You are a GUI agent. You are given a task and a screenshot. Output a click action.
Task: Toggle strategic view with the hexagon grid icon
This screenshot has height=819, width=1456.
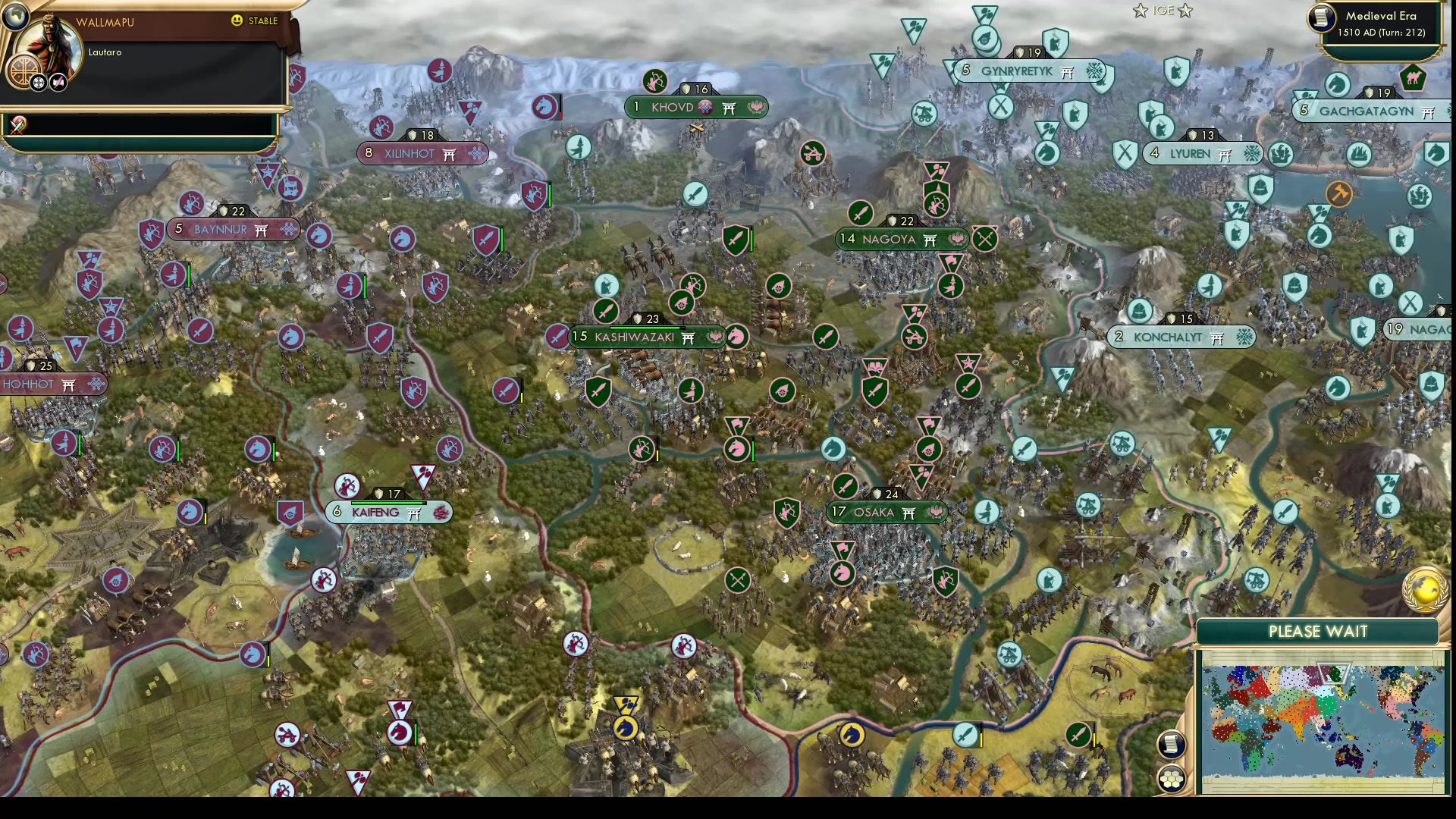1170,779
